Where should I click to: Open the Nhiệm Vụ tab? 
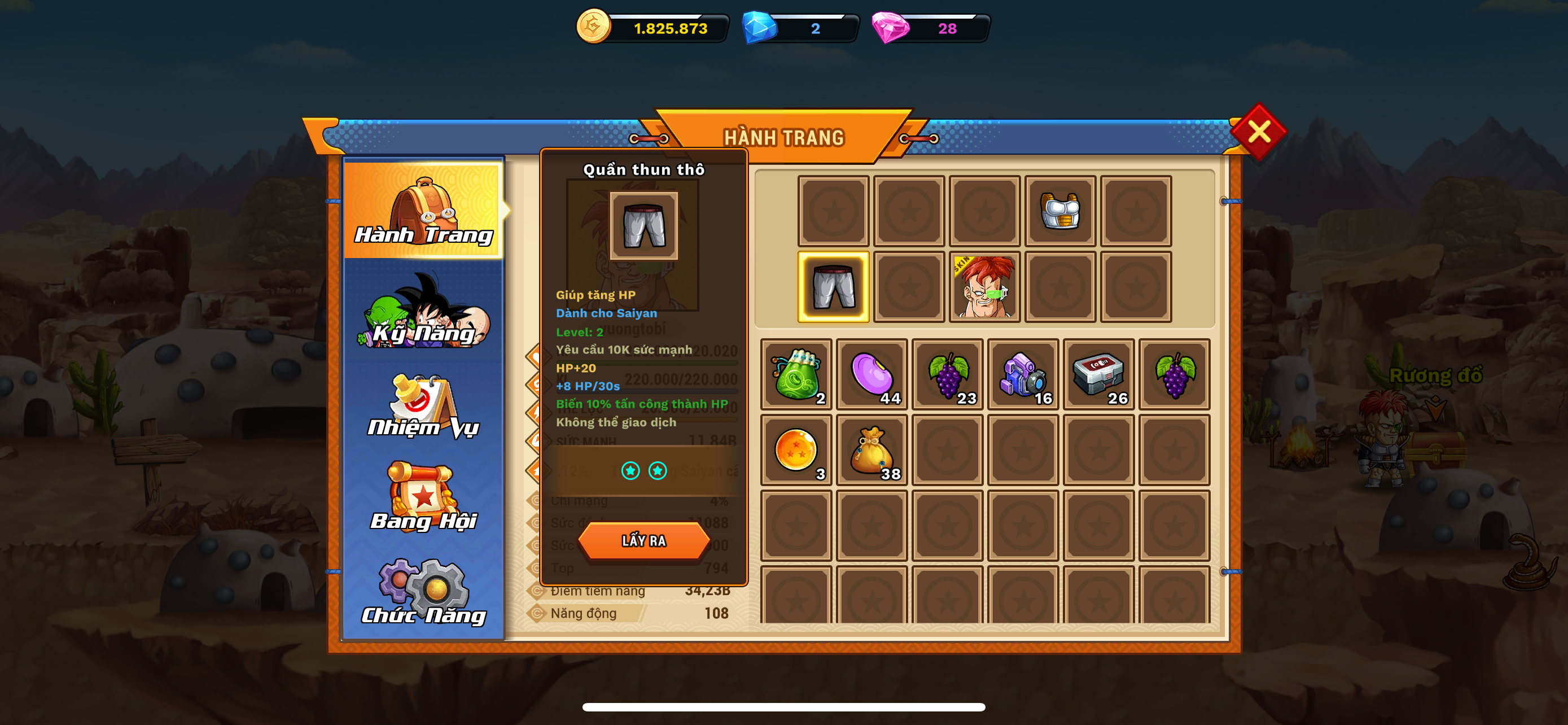tap(424, 406)
